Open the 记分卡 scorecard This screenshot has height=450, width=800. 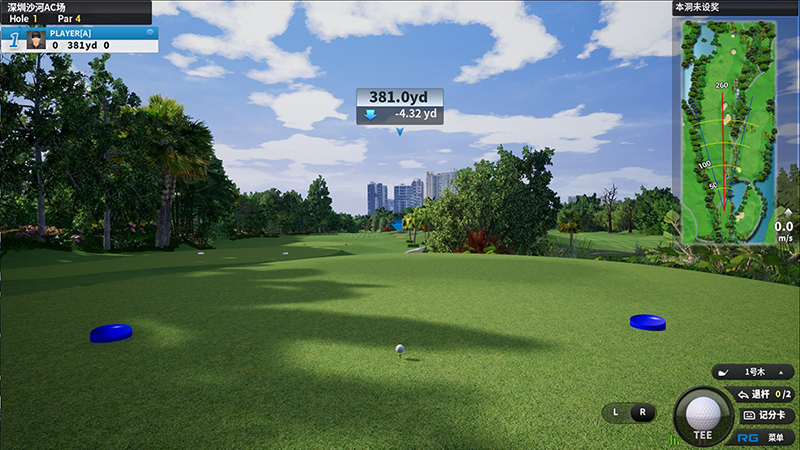[x=767, y=415]
